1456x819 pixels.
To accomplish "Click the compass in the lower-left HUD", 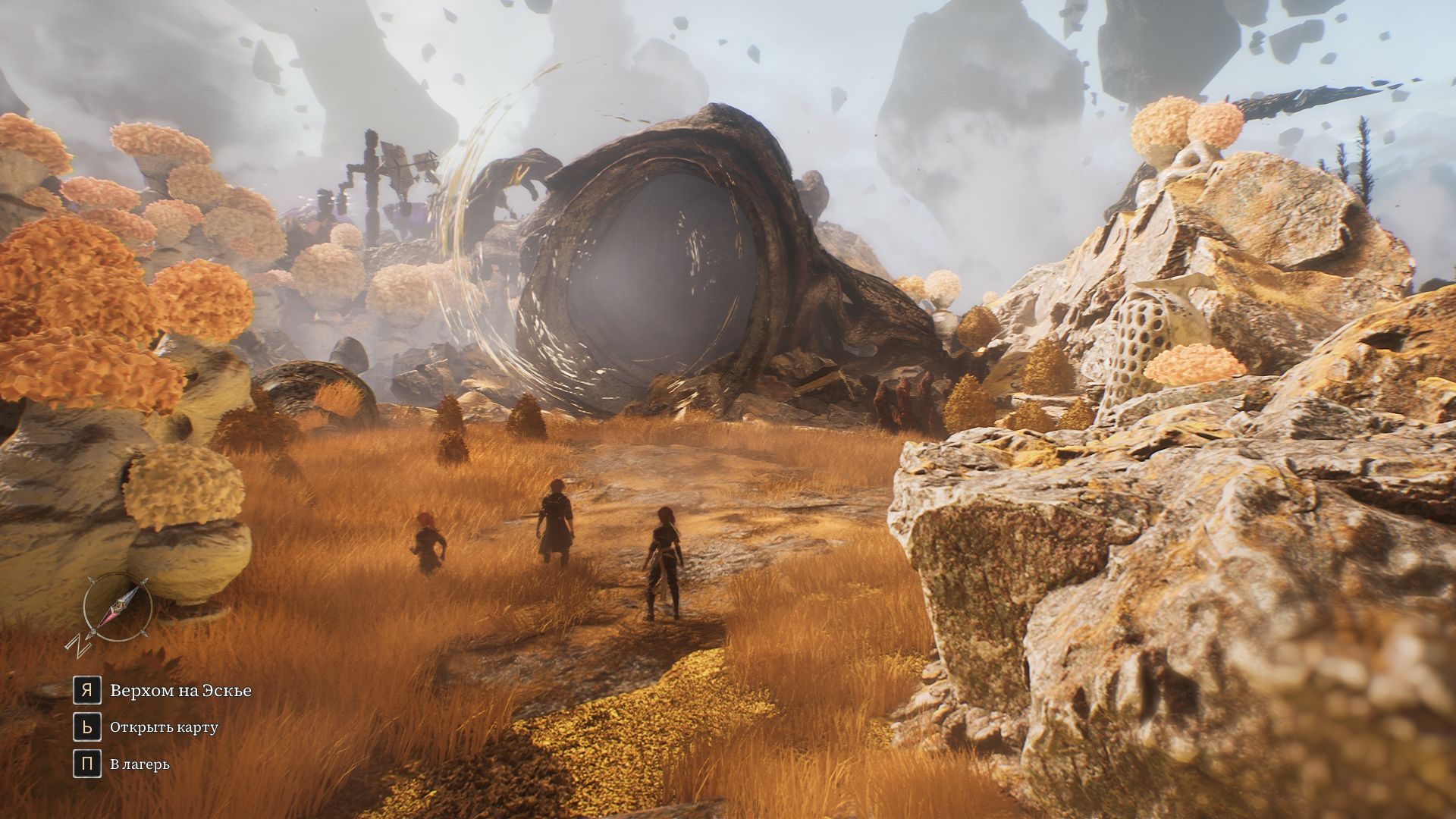I will (x=115, y=609).
